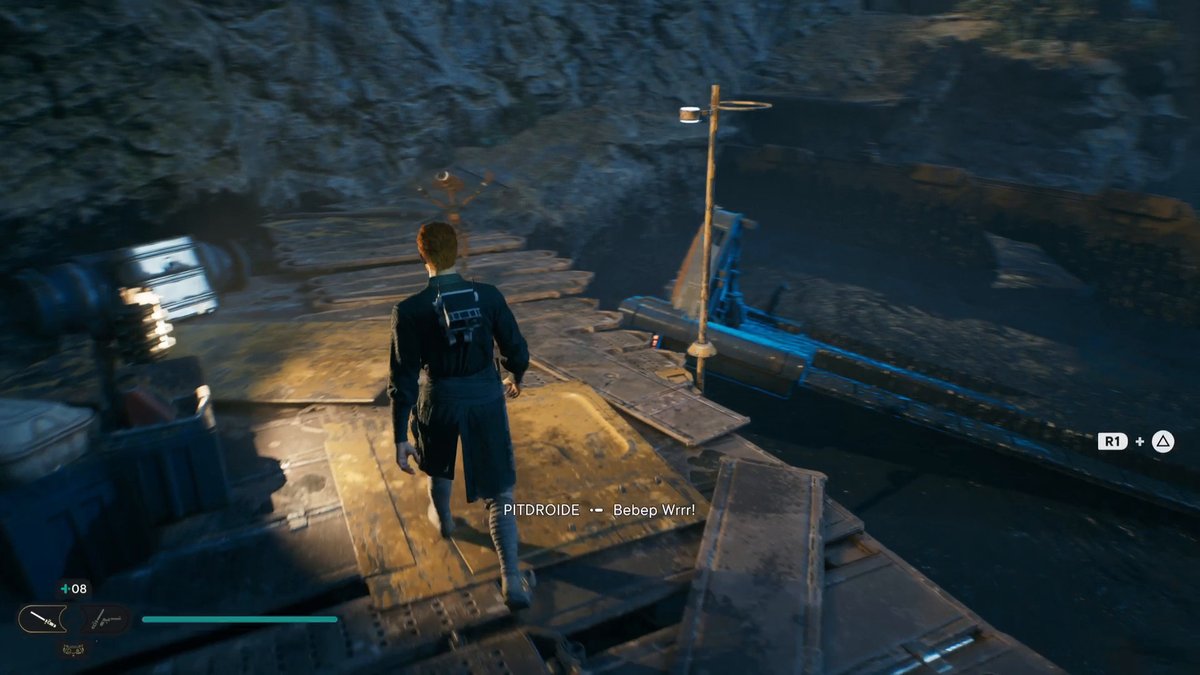The width and height of the screenshot is (1200, 675).
Task: Click the small emblem below the stance icons
Action: [73, 648]
